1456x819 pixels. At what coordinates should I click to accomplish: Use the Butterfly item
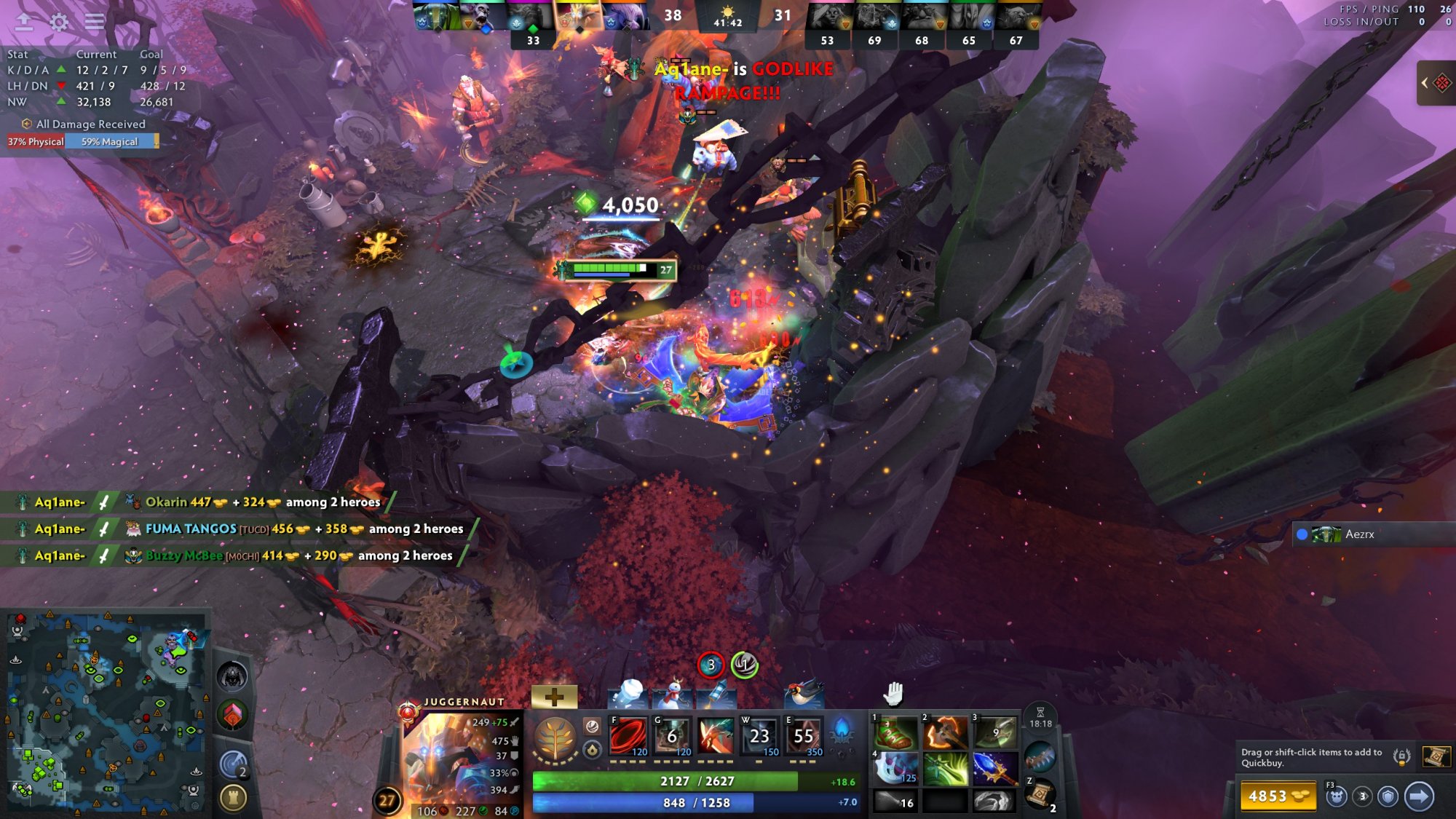(944, 769)
